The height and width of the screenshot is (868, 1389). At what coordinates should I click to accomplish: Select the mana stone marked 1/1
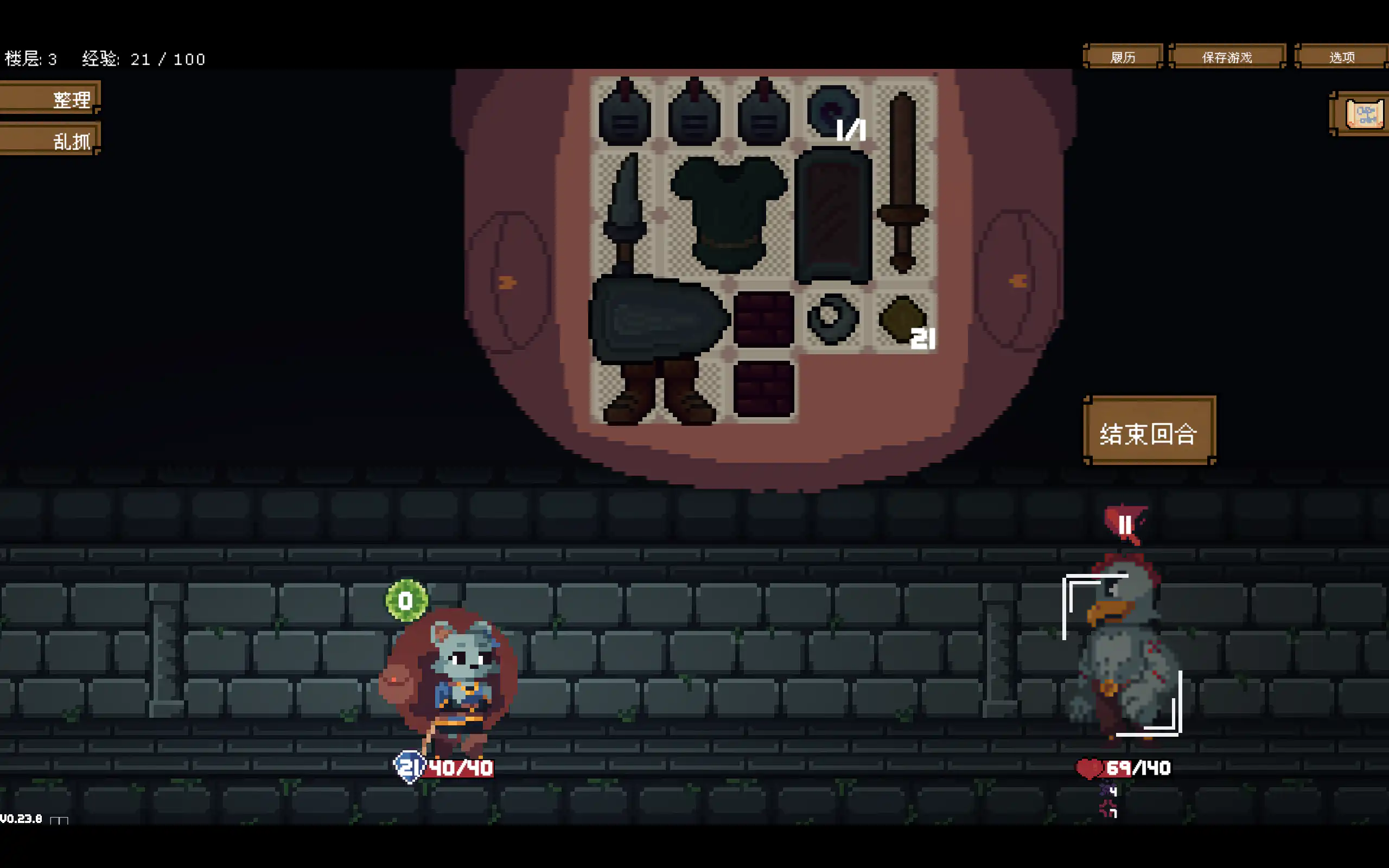(x=833, y=110)
